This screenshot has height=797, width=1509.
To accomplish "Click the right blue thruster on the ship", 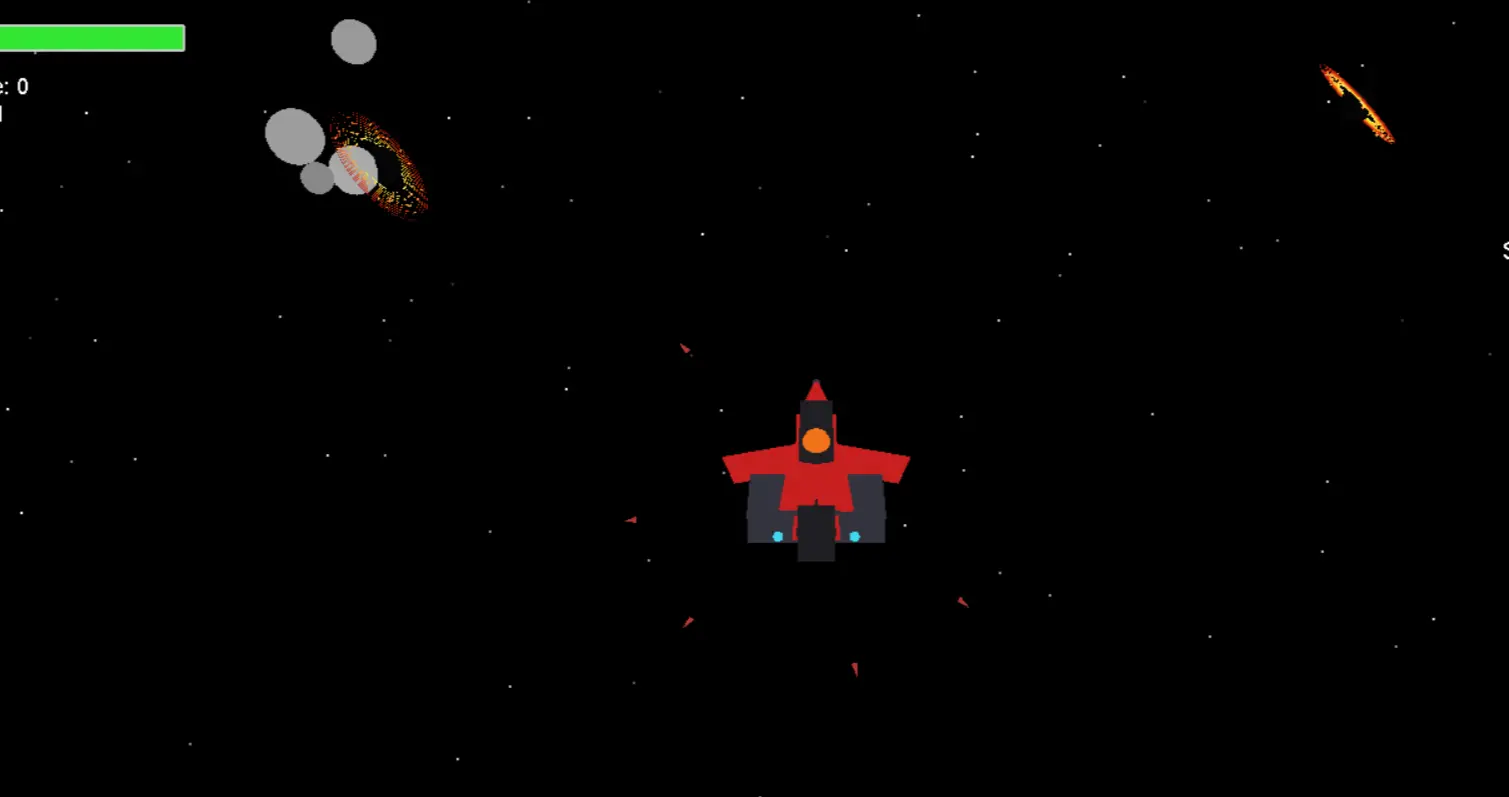I will point(853,536).
